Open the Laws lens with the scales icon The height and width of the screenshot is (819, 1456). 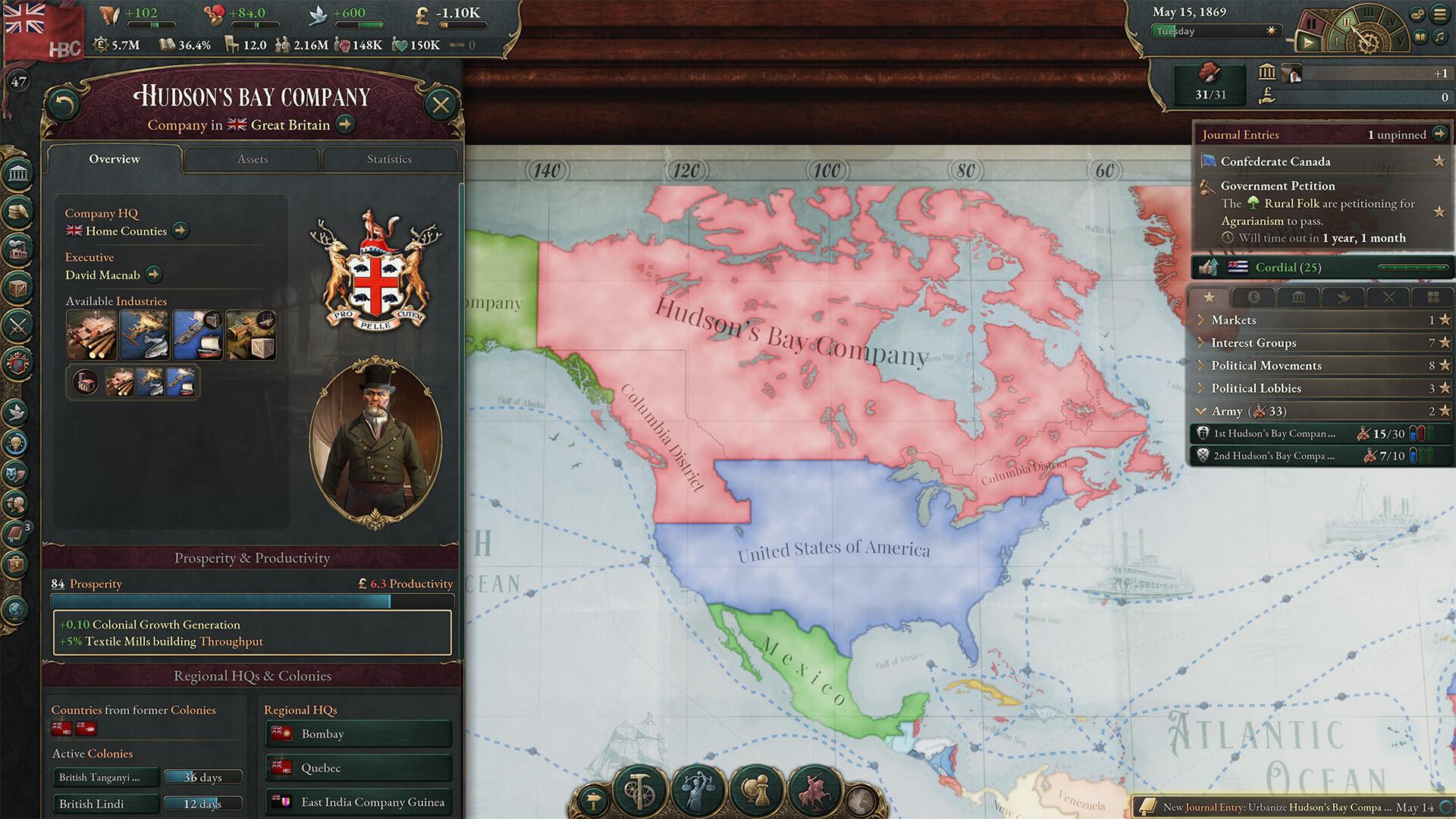699,790
